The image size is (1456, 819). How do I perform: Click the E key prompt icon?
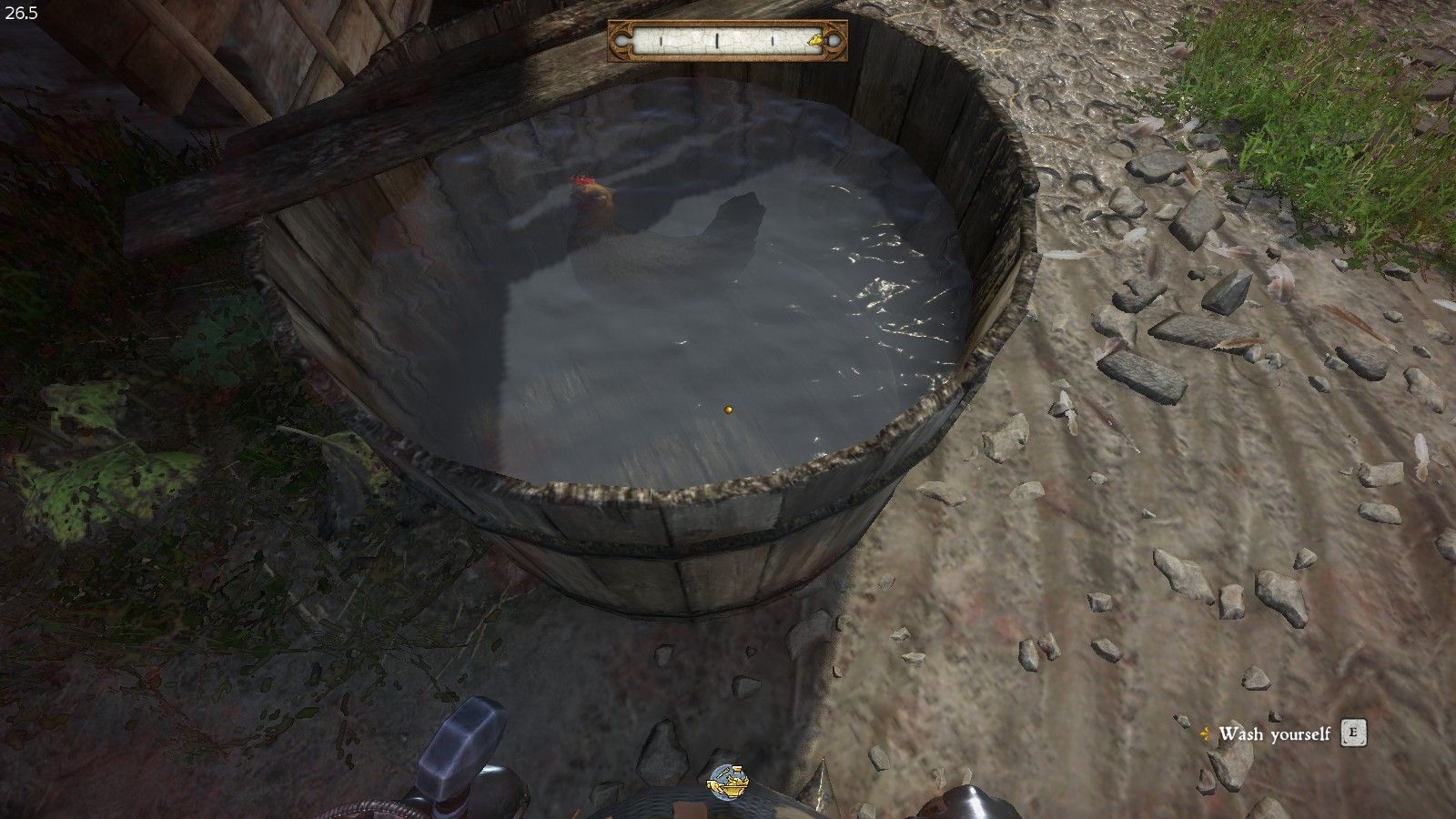pos(1353,733)
